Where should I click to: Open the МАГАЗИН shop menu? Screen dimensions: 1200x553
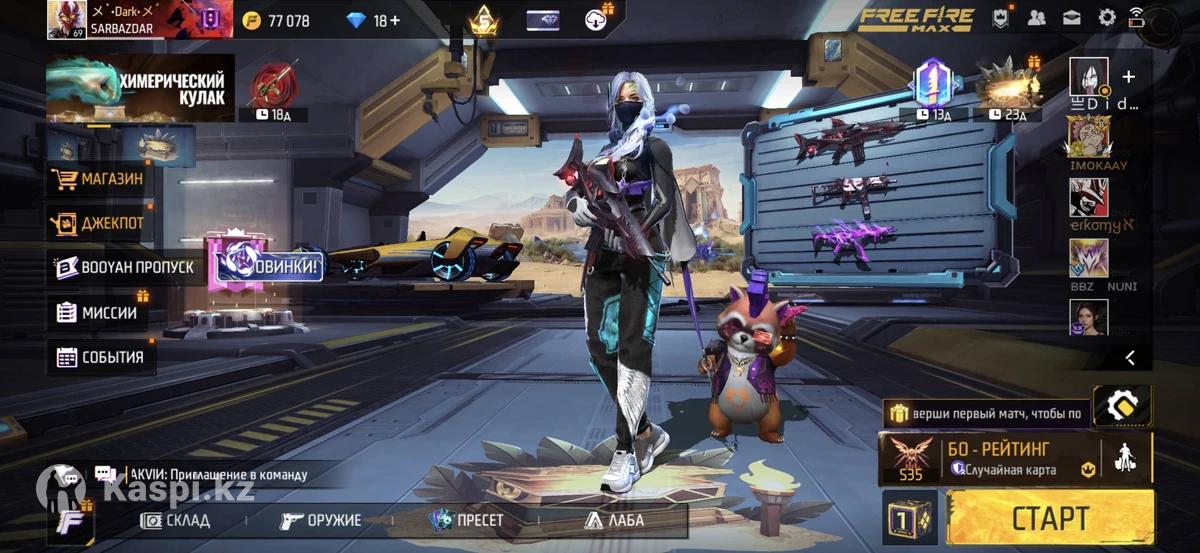tap(100, 180)
